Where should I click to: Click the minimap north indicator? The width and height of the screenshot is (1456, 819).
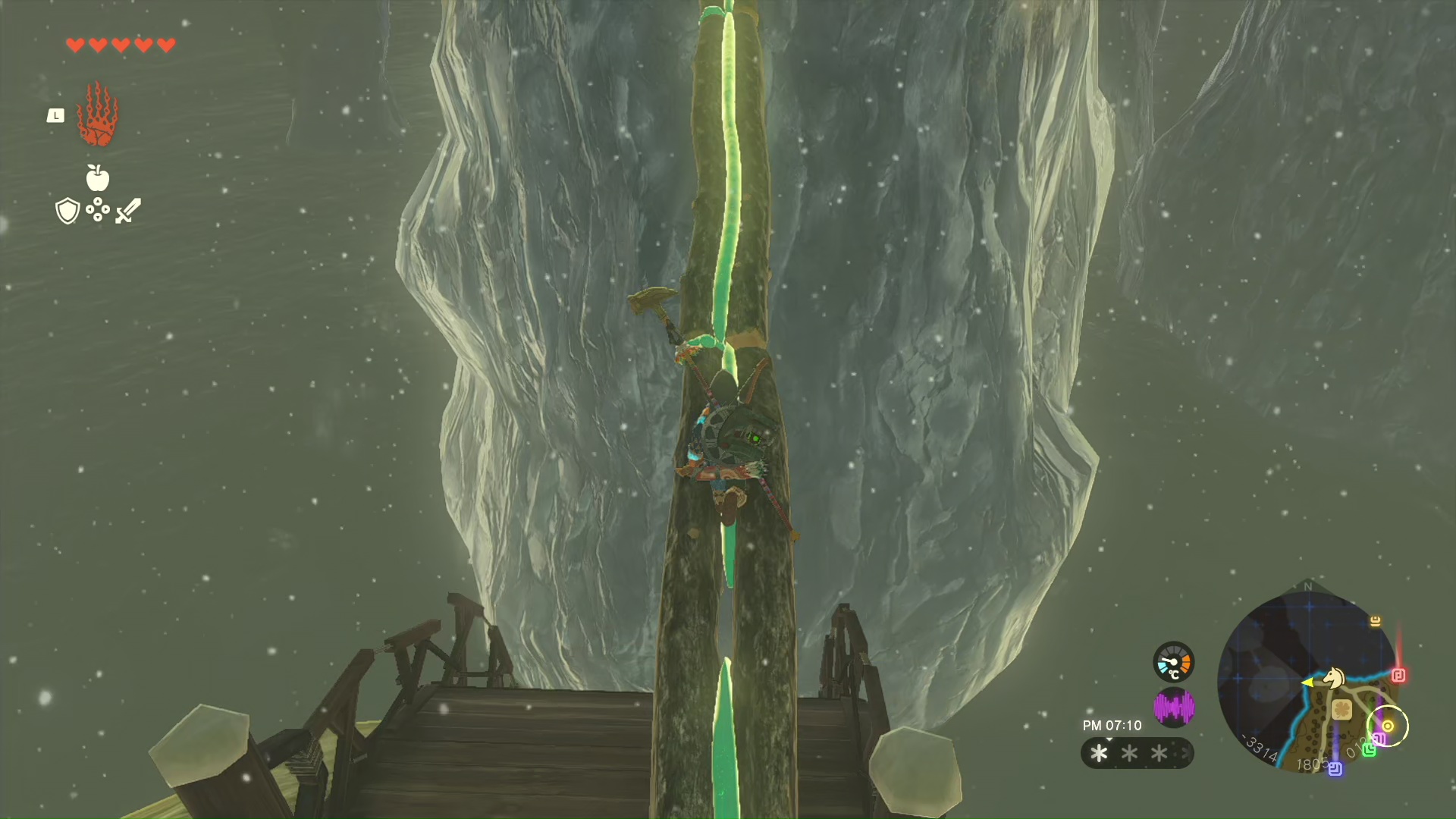(x=1307, y=586)
